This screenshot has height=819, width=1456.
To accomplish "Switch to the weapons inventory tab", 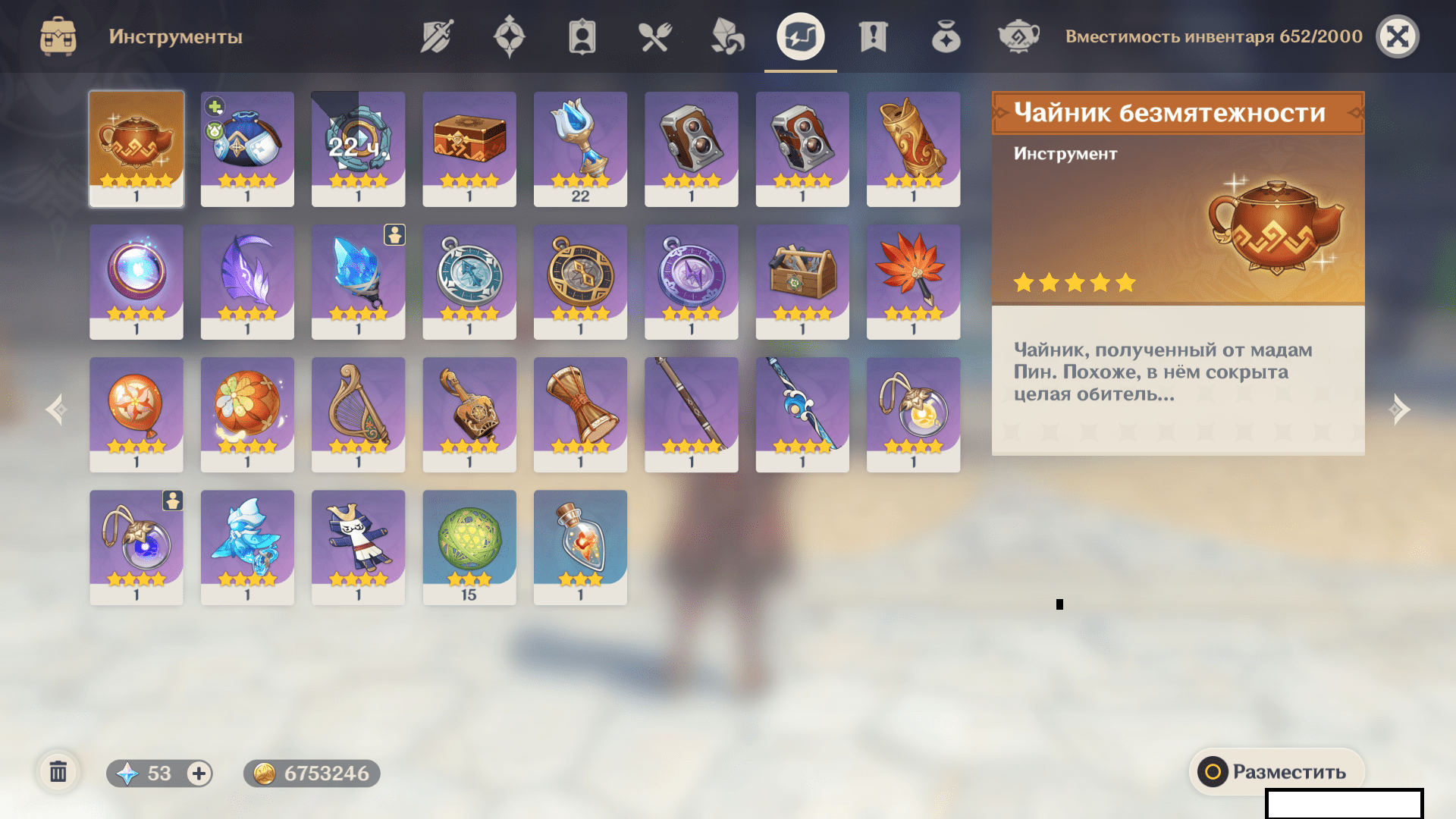I will (x=437, y=36).
